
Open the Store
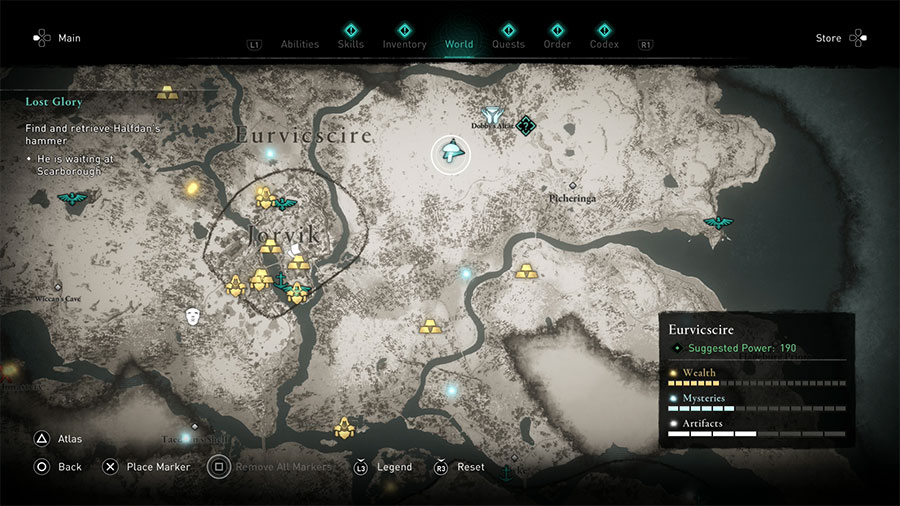click(840, 38)
